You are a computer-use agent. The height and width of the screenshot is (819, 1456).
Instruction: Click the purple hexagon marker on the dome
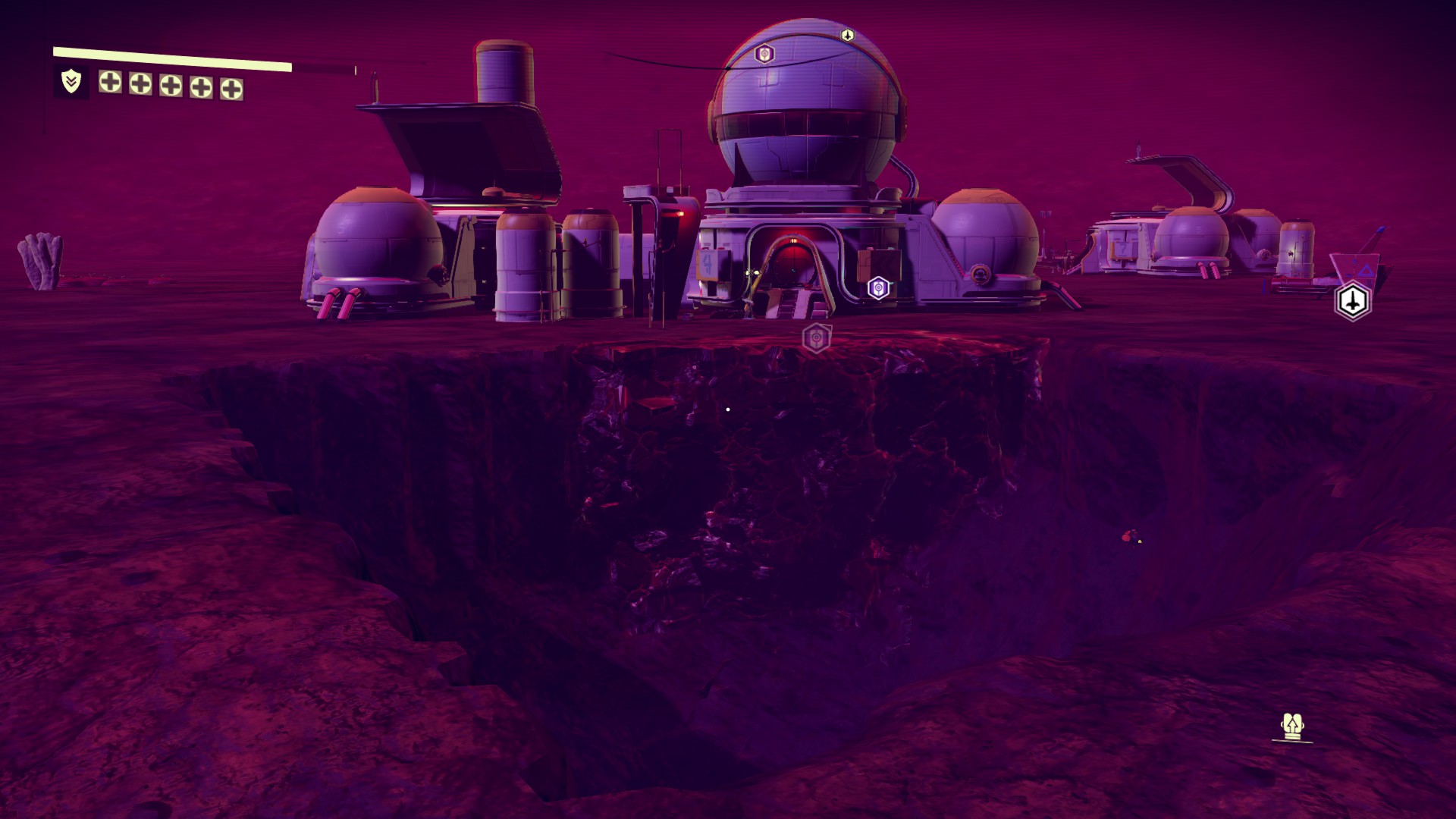tap(764, 54)
